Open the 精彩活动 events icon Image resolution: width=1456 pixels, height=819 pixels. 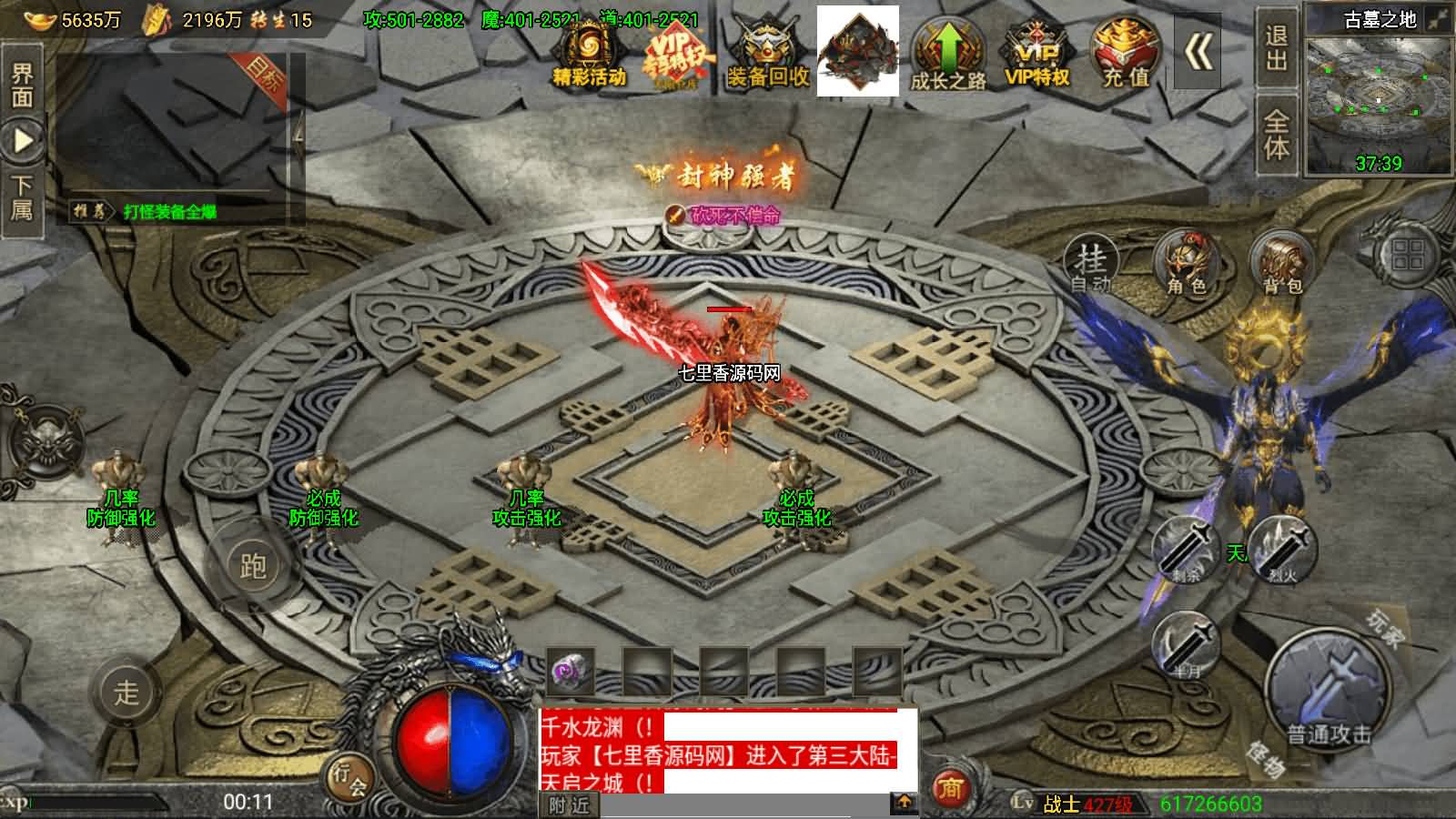[588, 53]
